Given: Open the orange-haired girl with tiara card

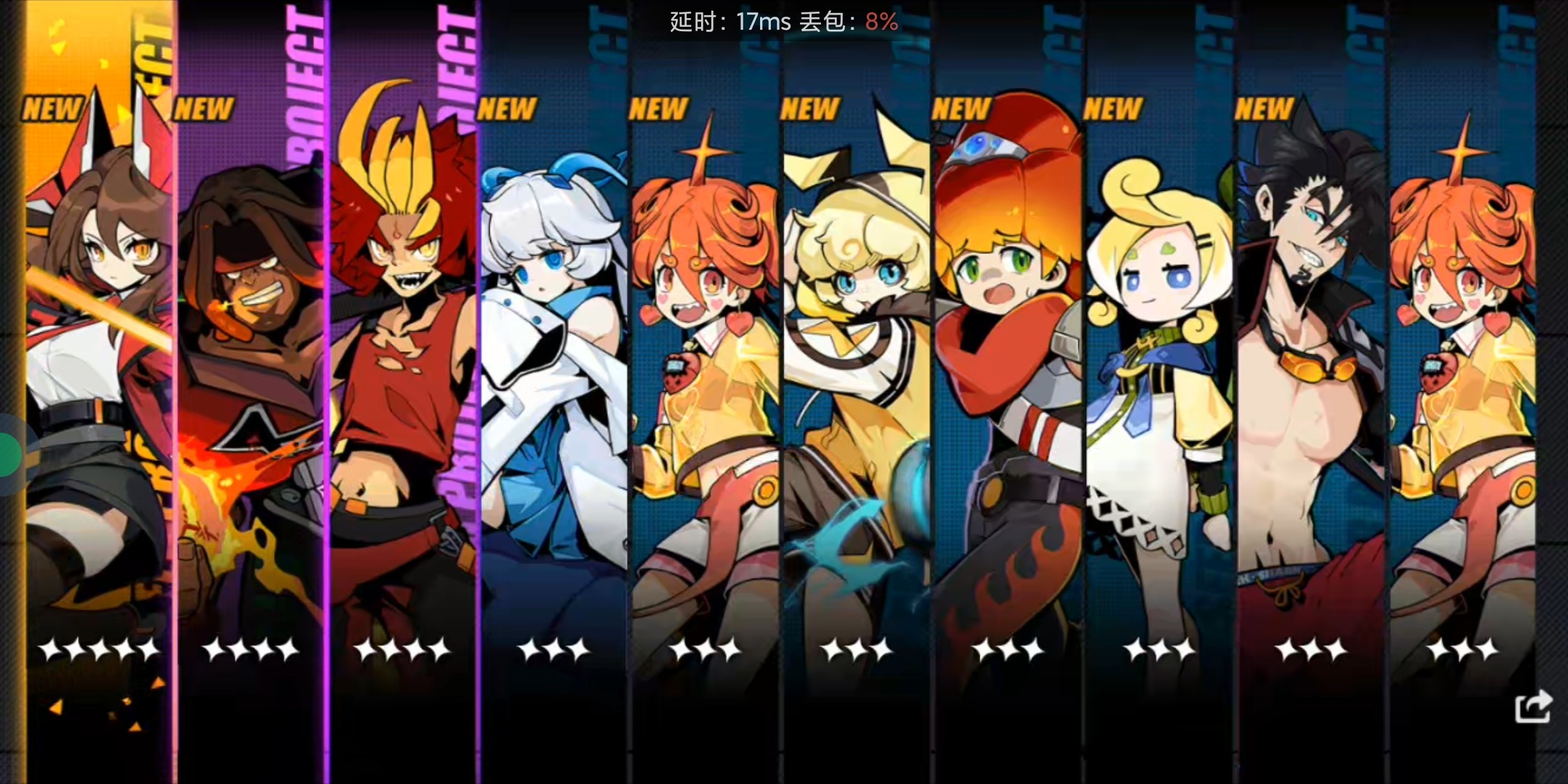Looking at the screenshot, I should coord(1008,363).
